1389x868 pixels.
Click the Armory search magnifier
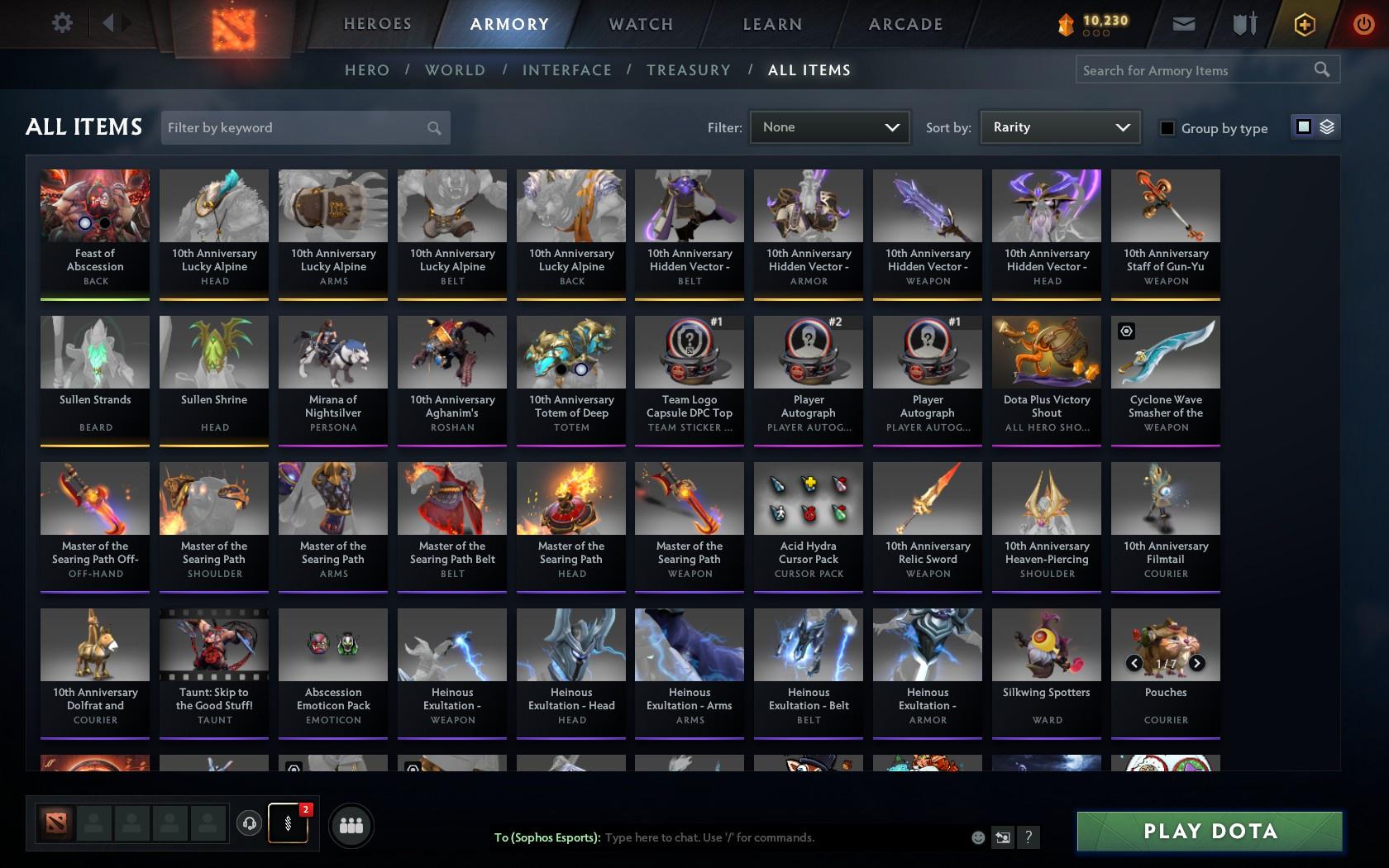pos(1320,69)
